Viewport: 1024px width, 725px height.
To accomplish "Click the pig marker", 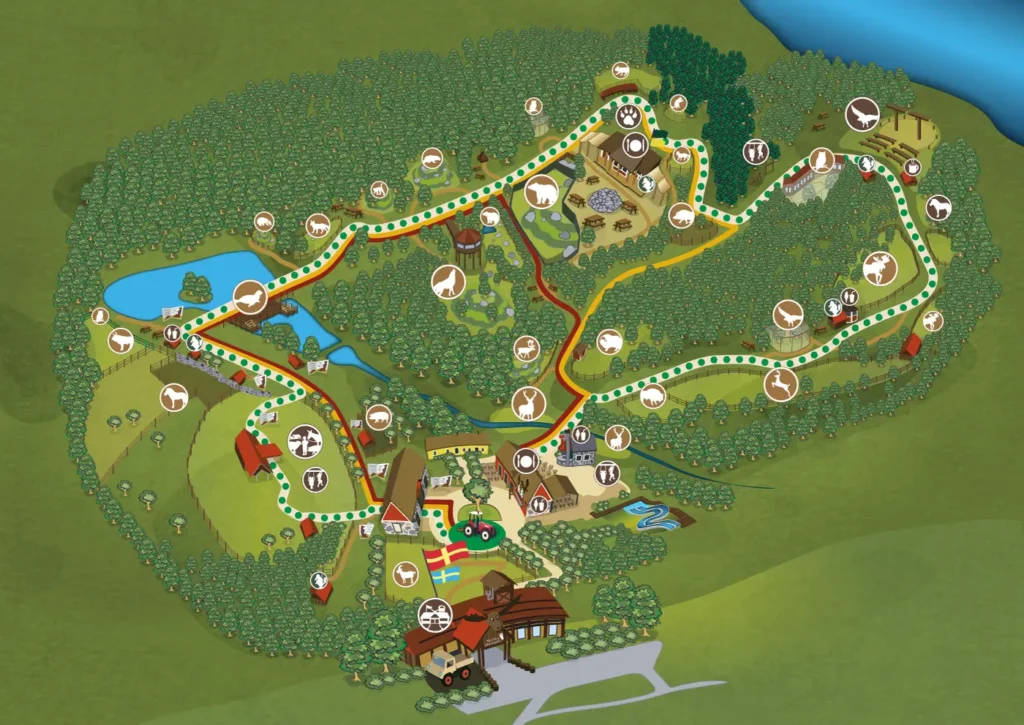I will pos(380,415).
